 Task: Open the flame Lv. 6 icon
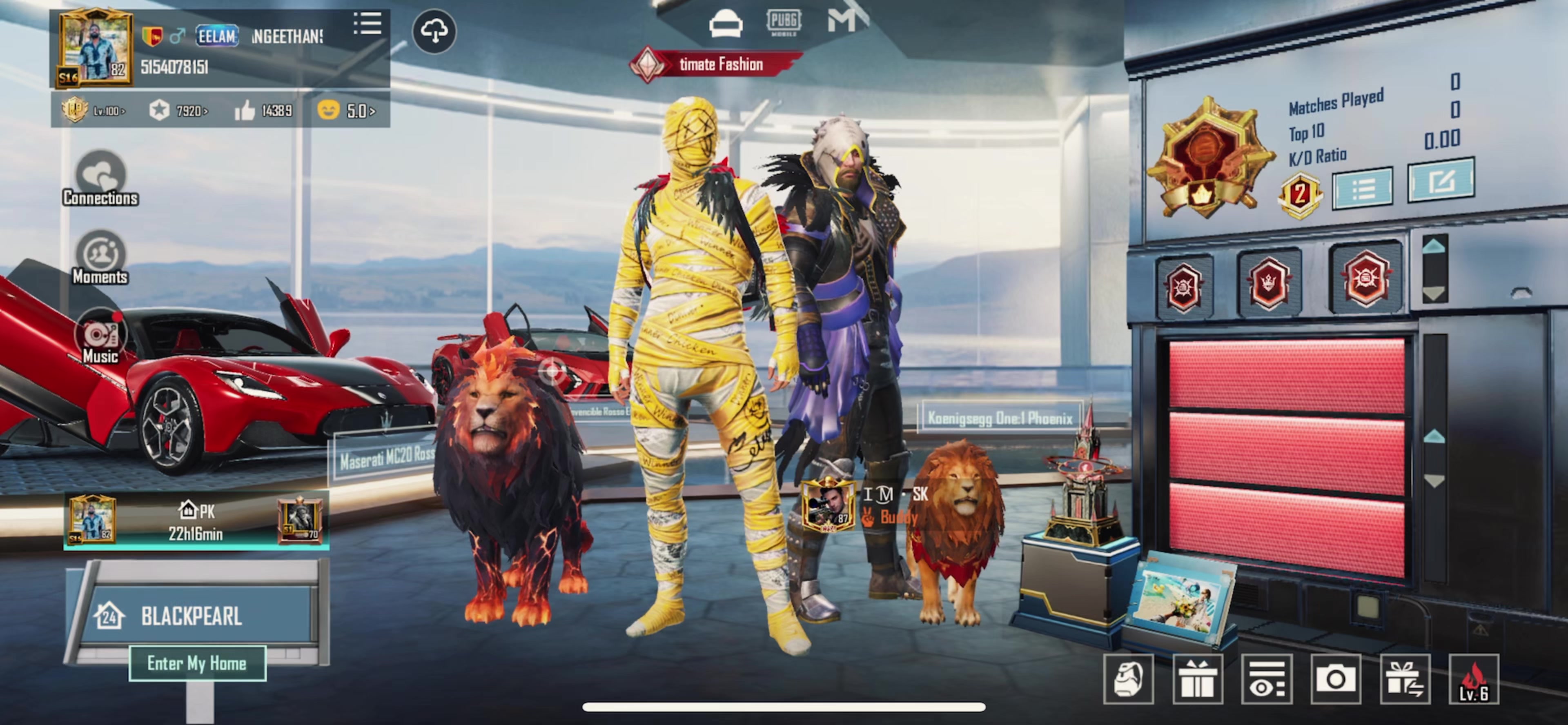tap(1474, 679)
